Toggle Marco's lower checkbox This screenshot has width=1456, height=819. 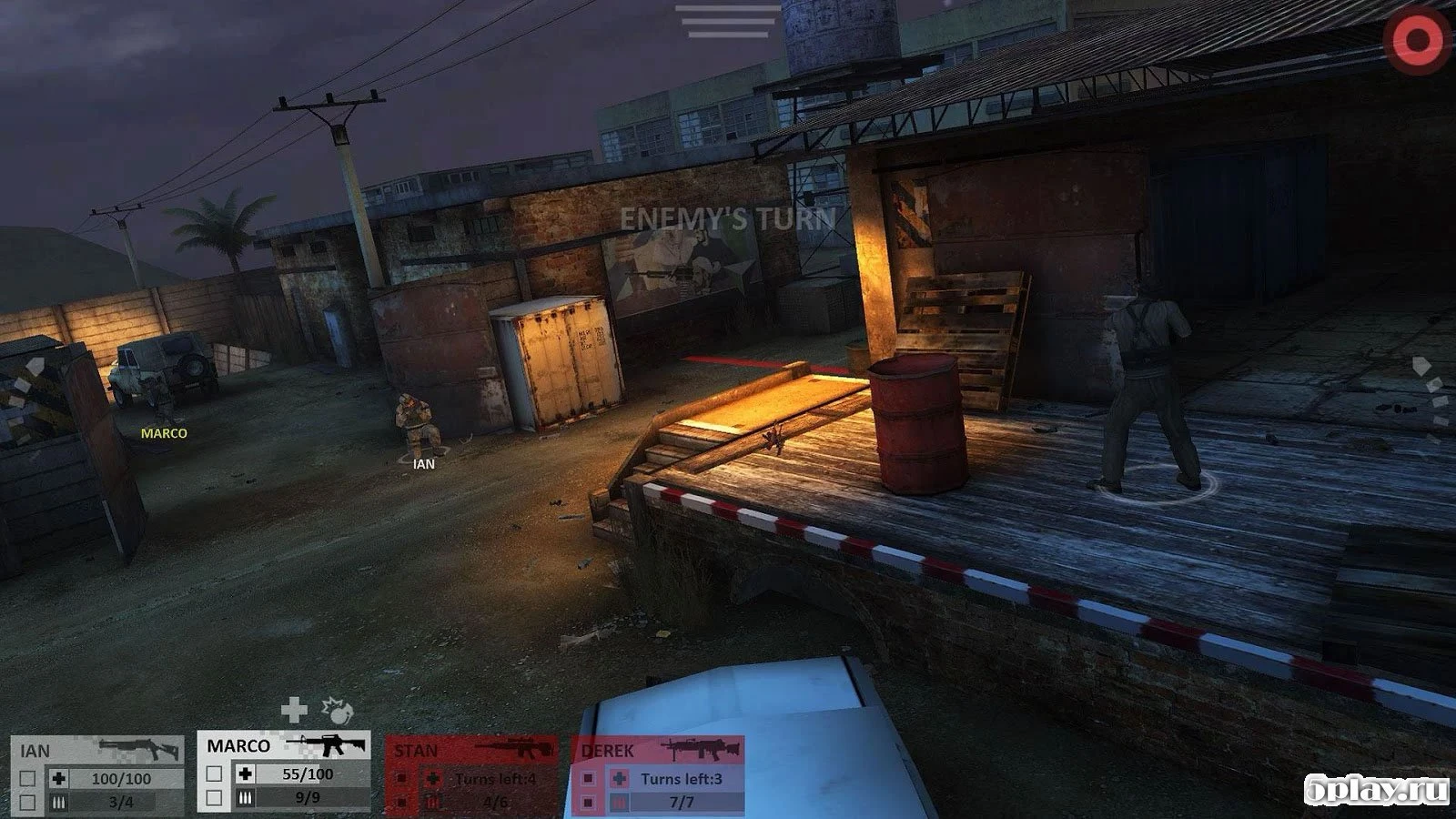pos(213,797)
